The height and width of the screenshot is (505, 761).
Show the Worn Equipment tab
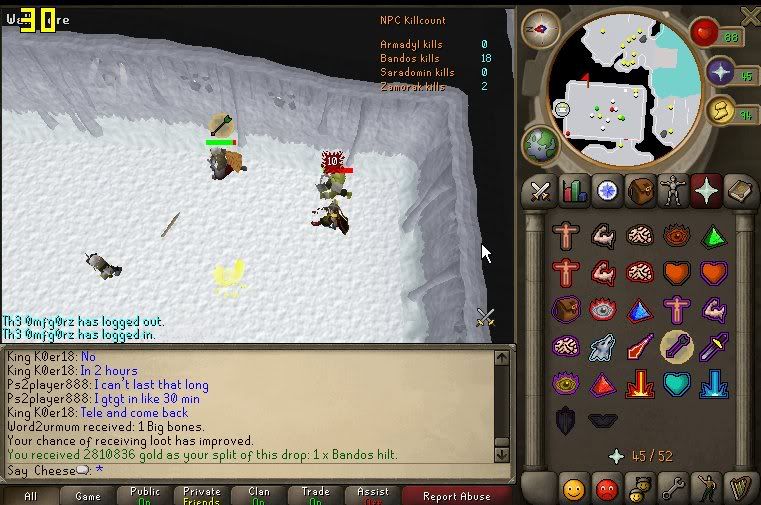[673, 190]
